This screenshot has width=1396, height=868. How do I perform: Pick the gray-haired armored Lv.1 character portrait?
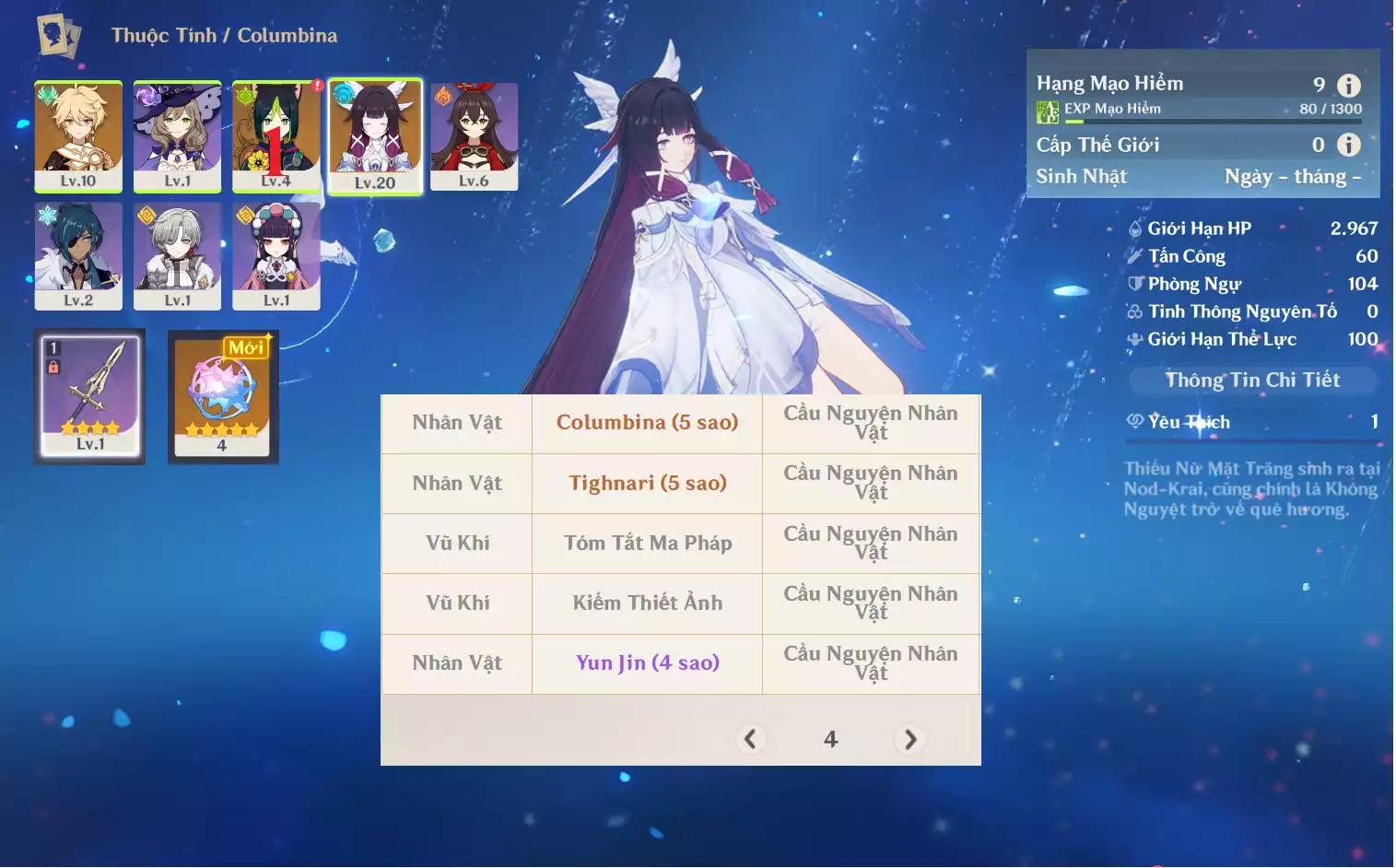[x=177, y=255]
